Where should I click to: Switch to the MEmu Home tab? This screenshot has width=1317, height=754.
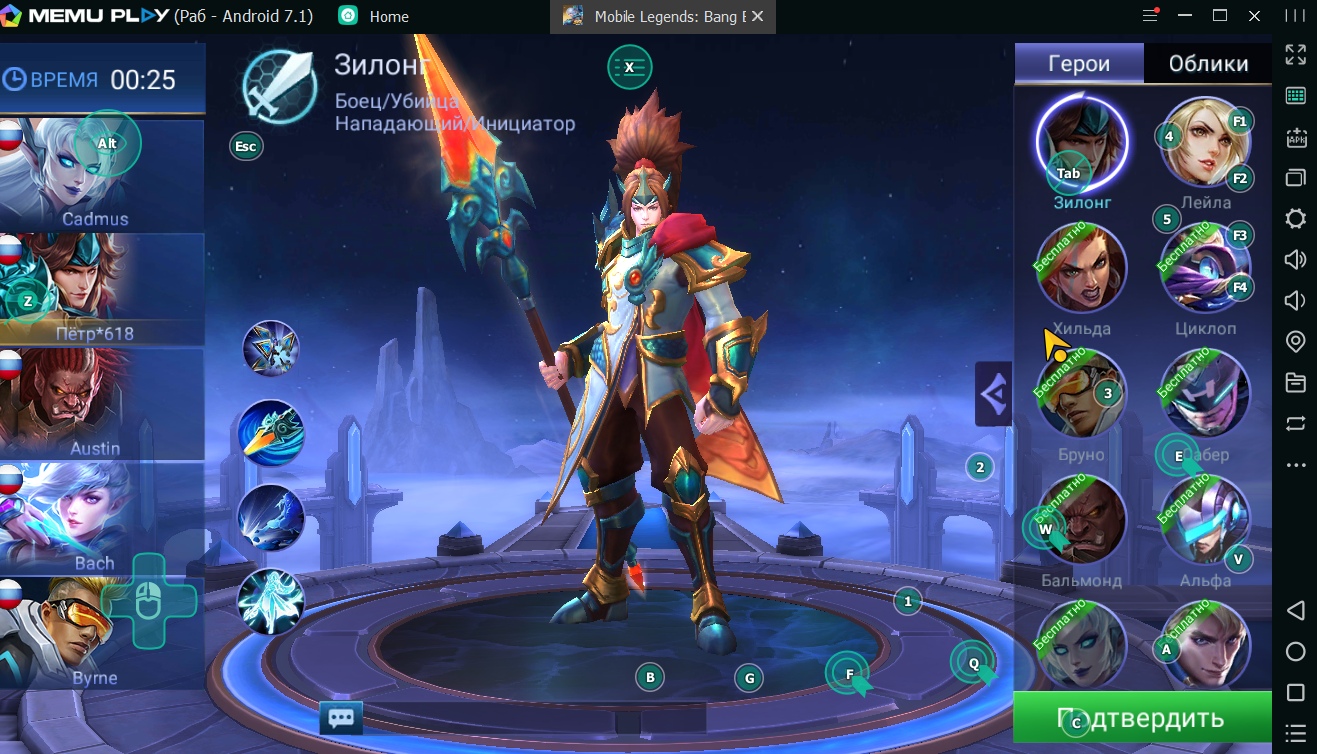[388, 16]
